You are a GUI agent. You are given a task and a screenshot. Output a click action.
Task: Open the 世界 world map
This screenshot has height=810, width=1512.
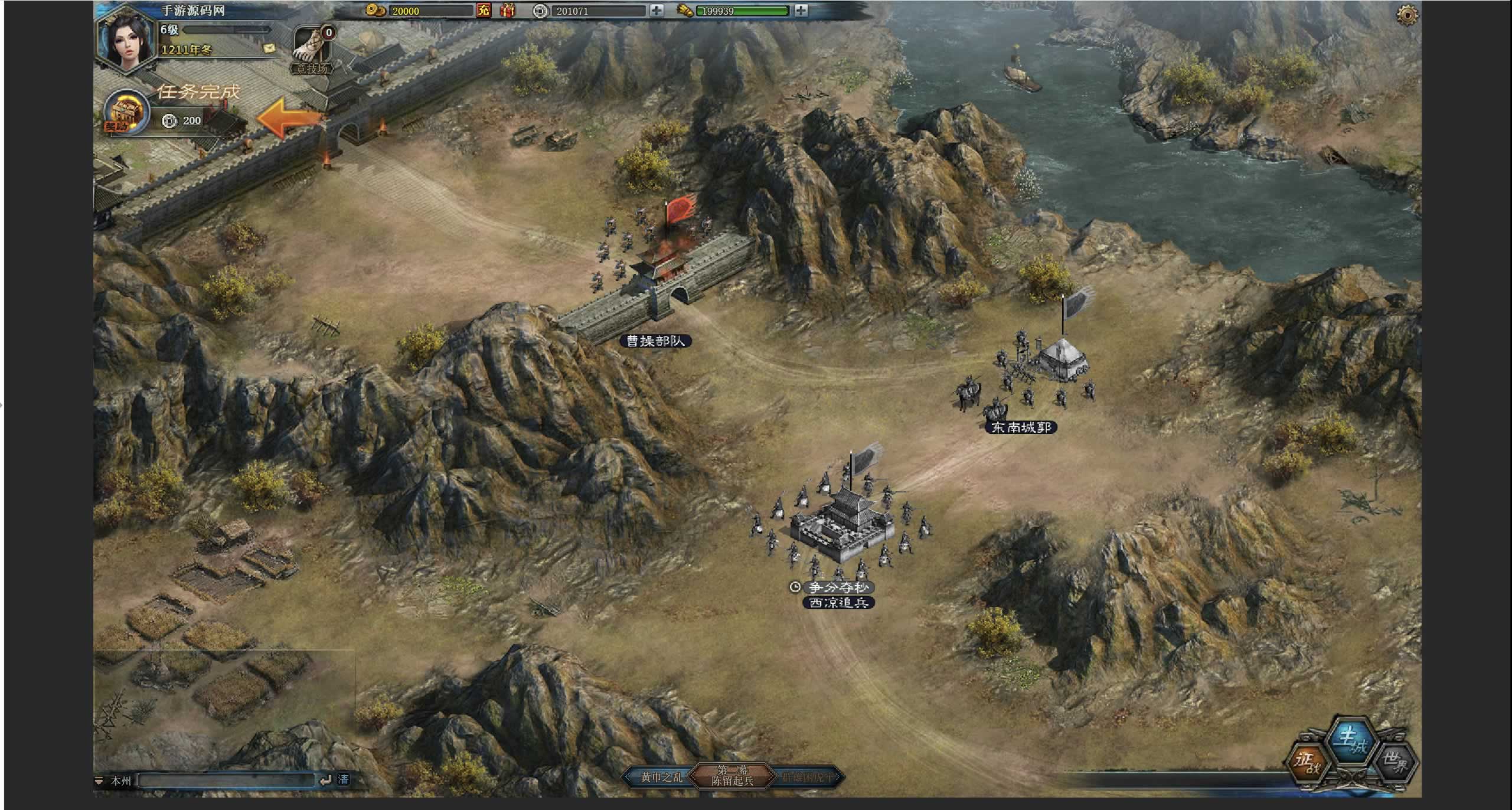tap(1396, 764)
